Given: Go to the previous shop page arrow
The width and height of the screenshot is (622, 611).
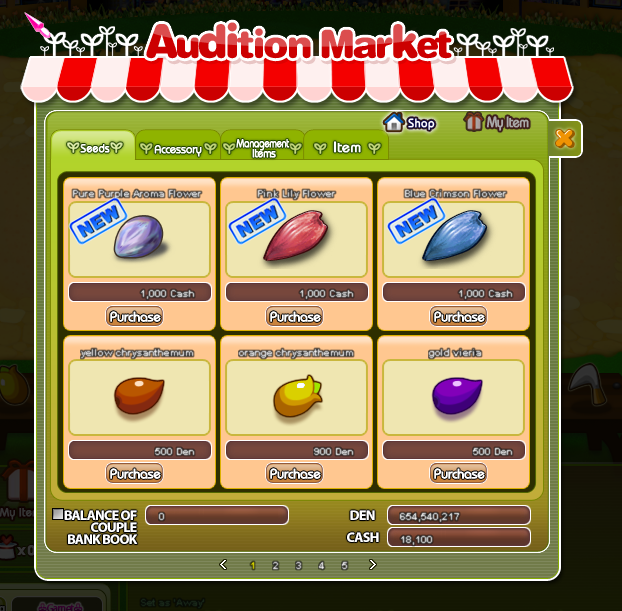Looking at the screenshot, I should click(223, 565).
